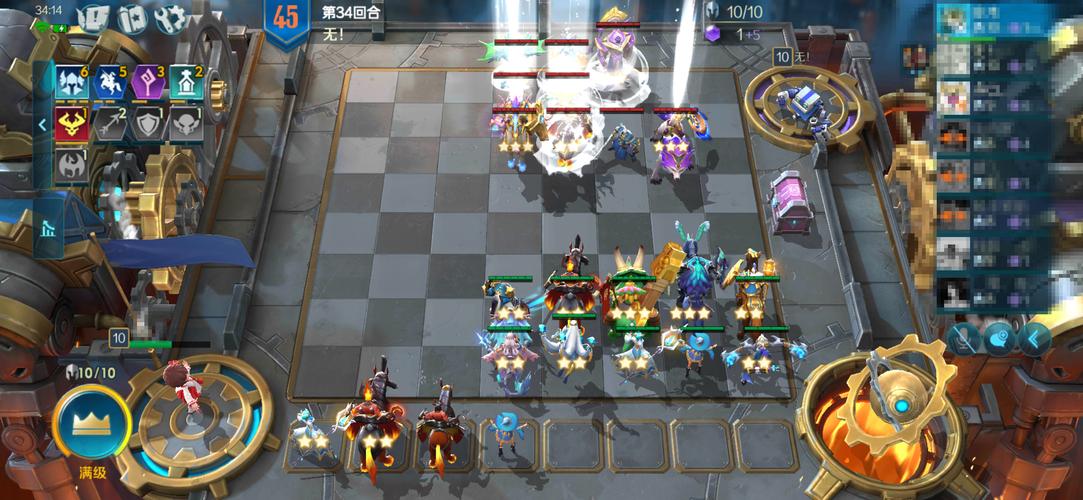Select the mounted knight synergy showing 5
Viewport: 1083px width, 500px height.
(x=108, y=83)
